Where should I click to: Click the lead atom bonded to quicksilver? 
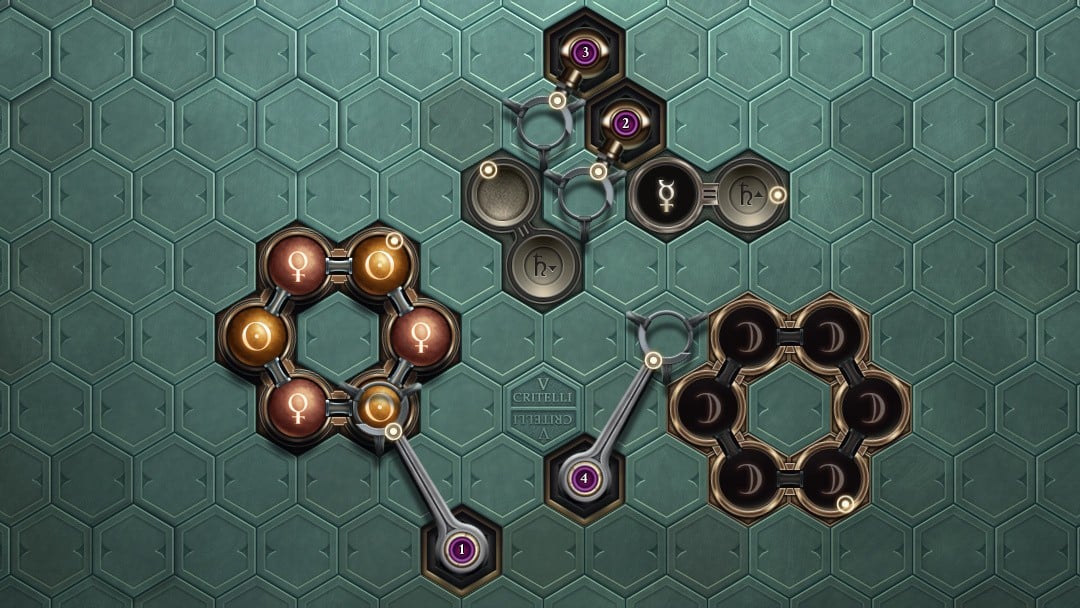pos(743,194)
